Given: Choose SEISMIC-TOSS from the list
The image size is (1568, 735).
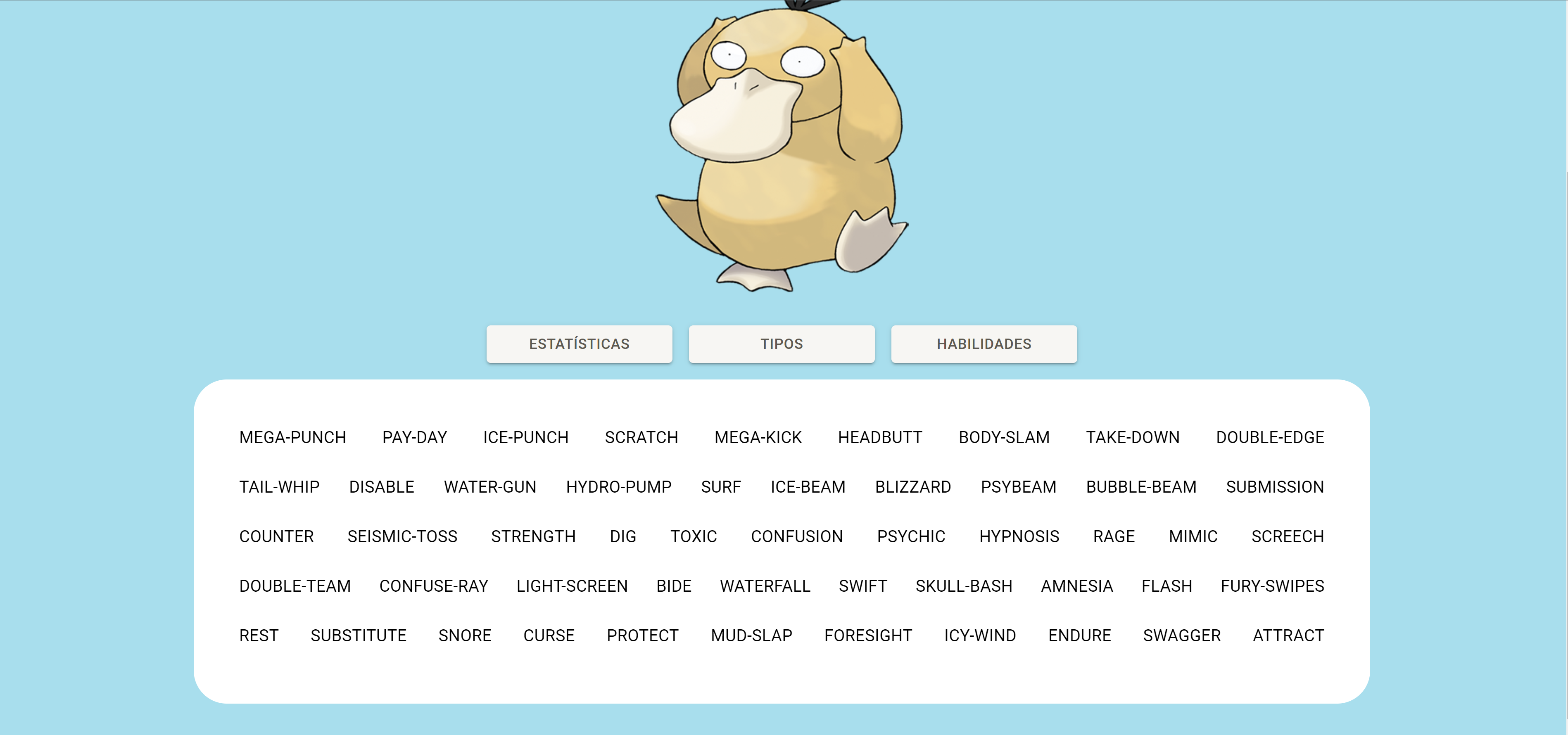Looking at the screenshot, I should click(402, 537).
